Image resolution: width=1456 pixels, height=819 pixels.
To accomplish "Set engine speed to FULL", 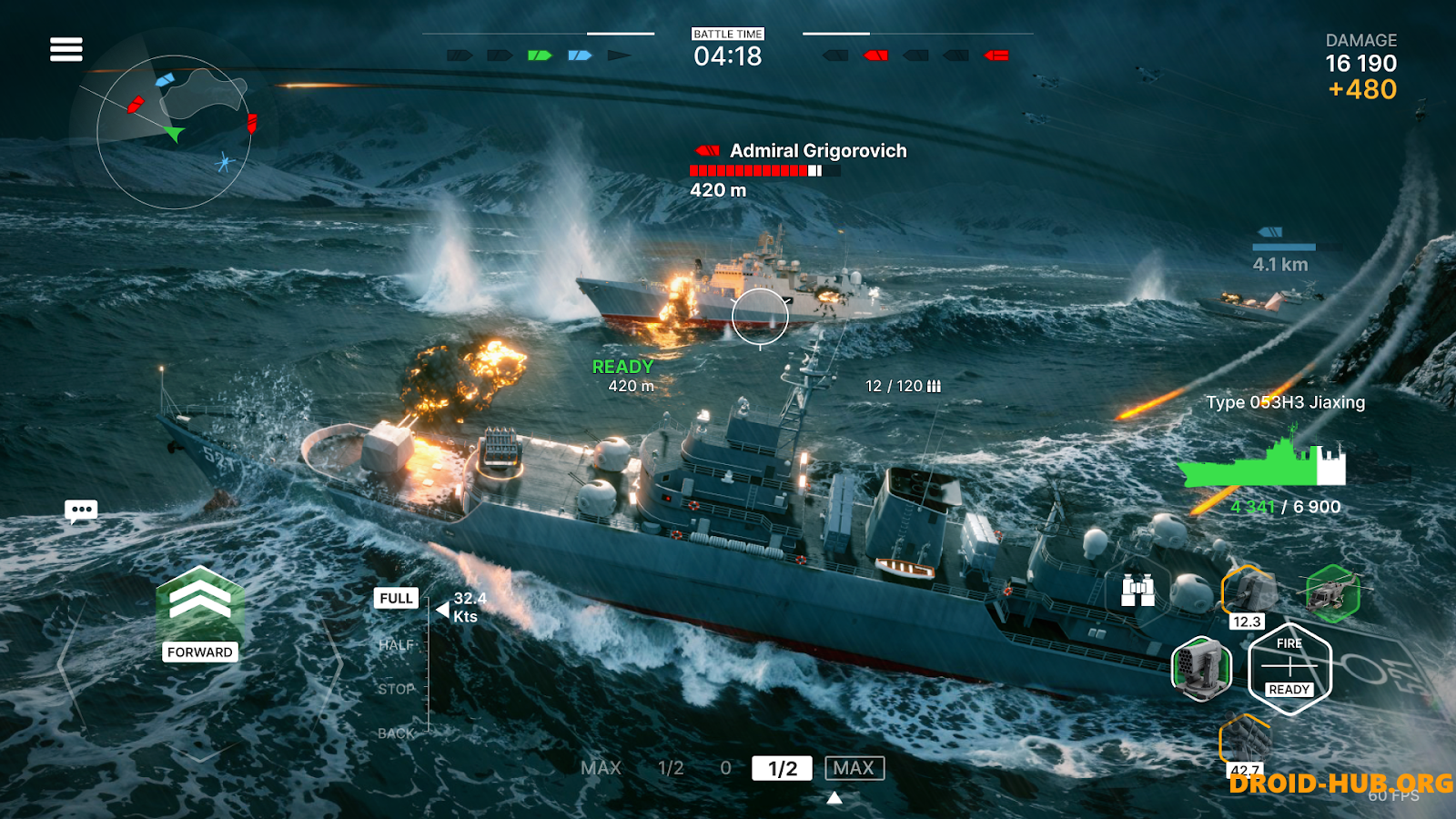I will point(395,598).
